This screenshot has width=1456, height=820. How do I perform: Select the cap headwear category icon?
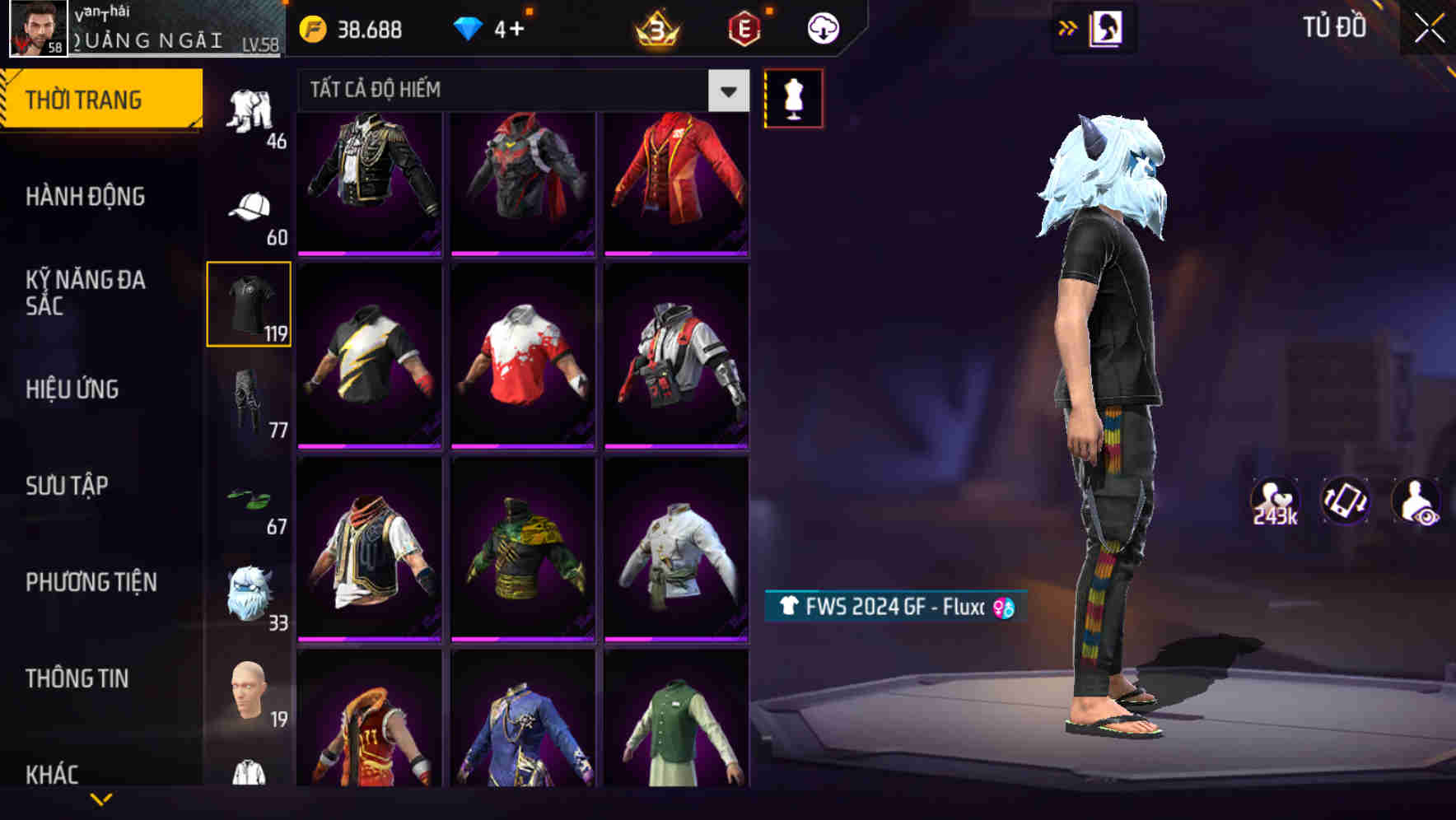250,210
